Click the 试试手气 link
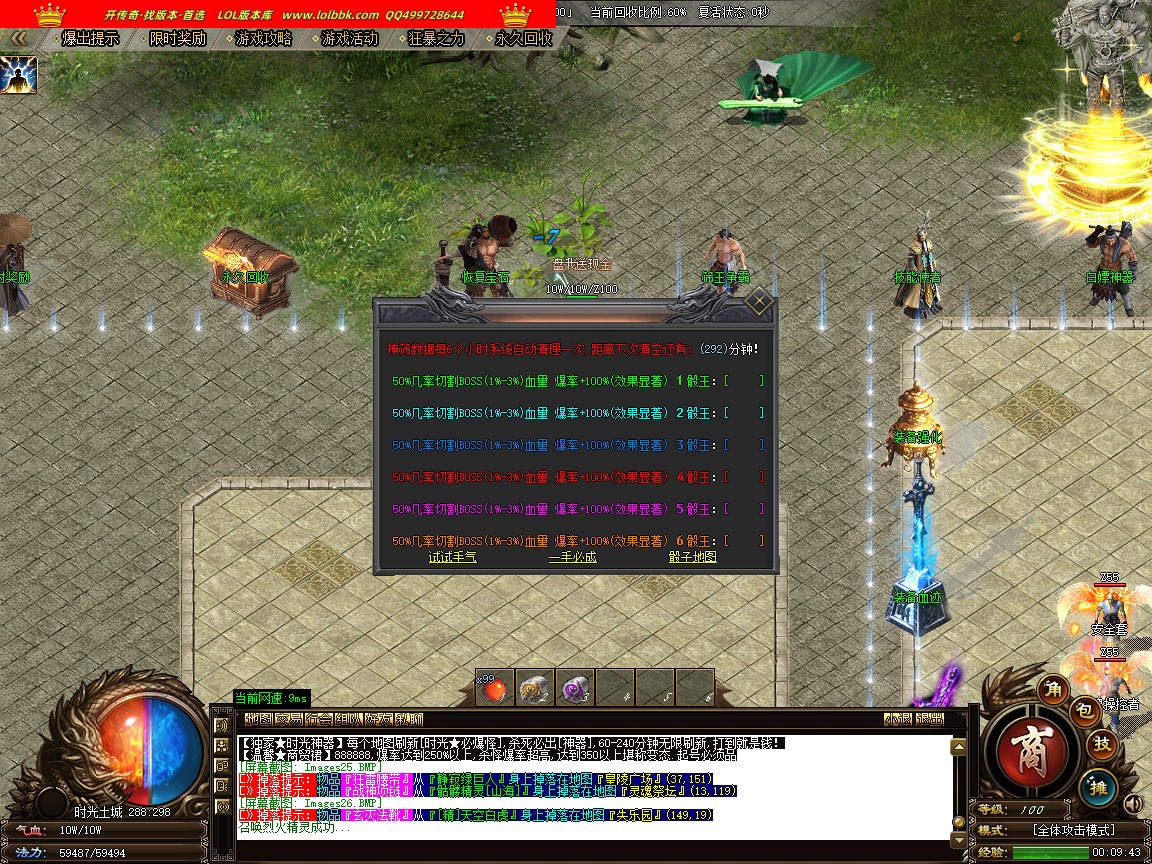This screenshot has height=864, width=1152. (x=452, y=557)
